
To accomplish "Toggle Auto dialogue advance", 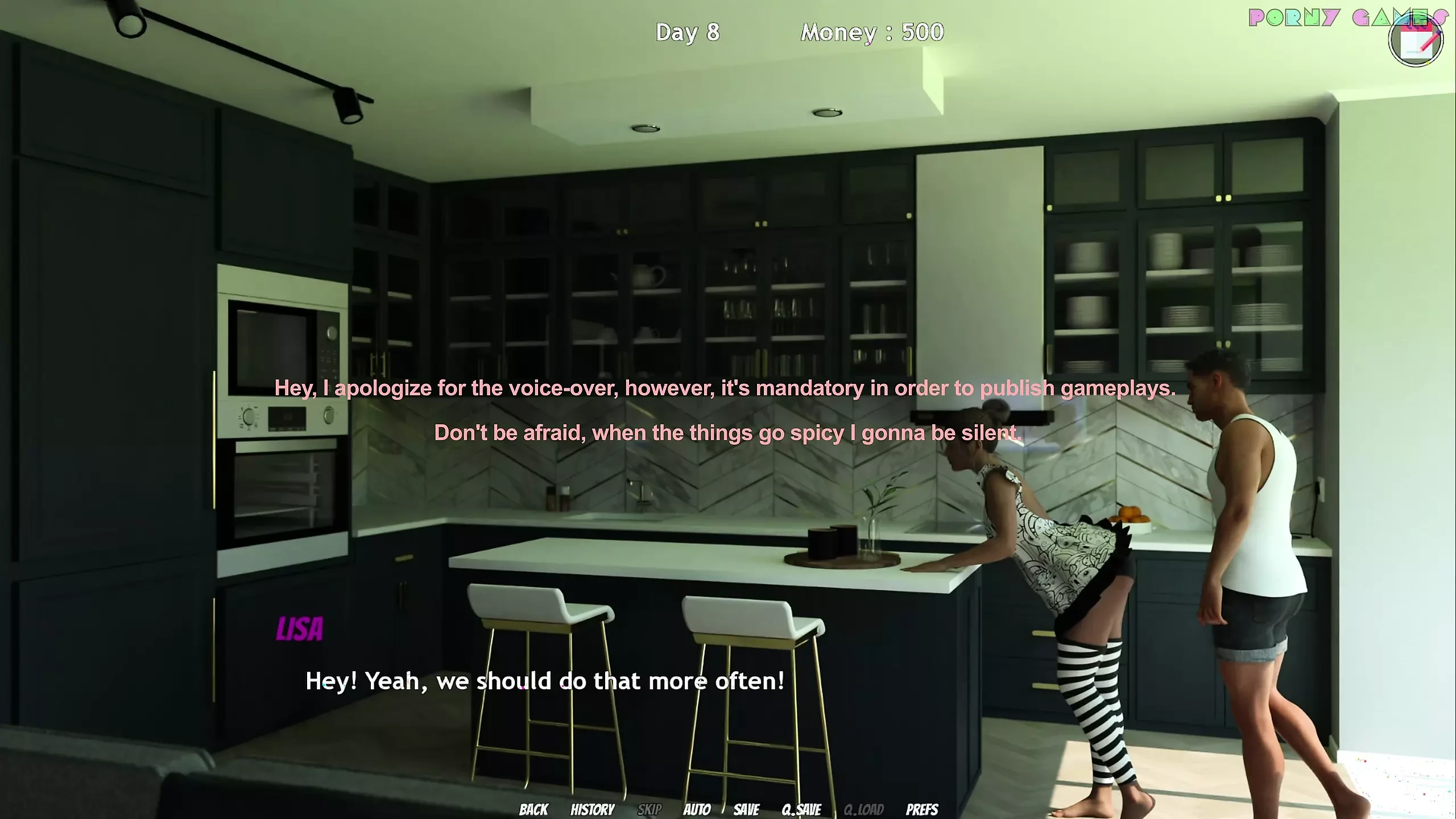I will pyautogui.click(x=697, y=809).
